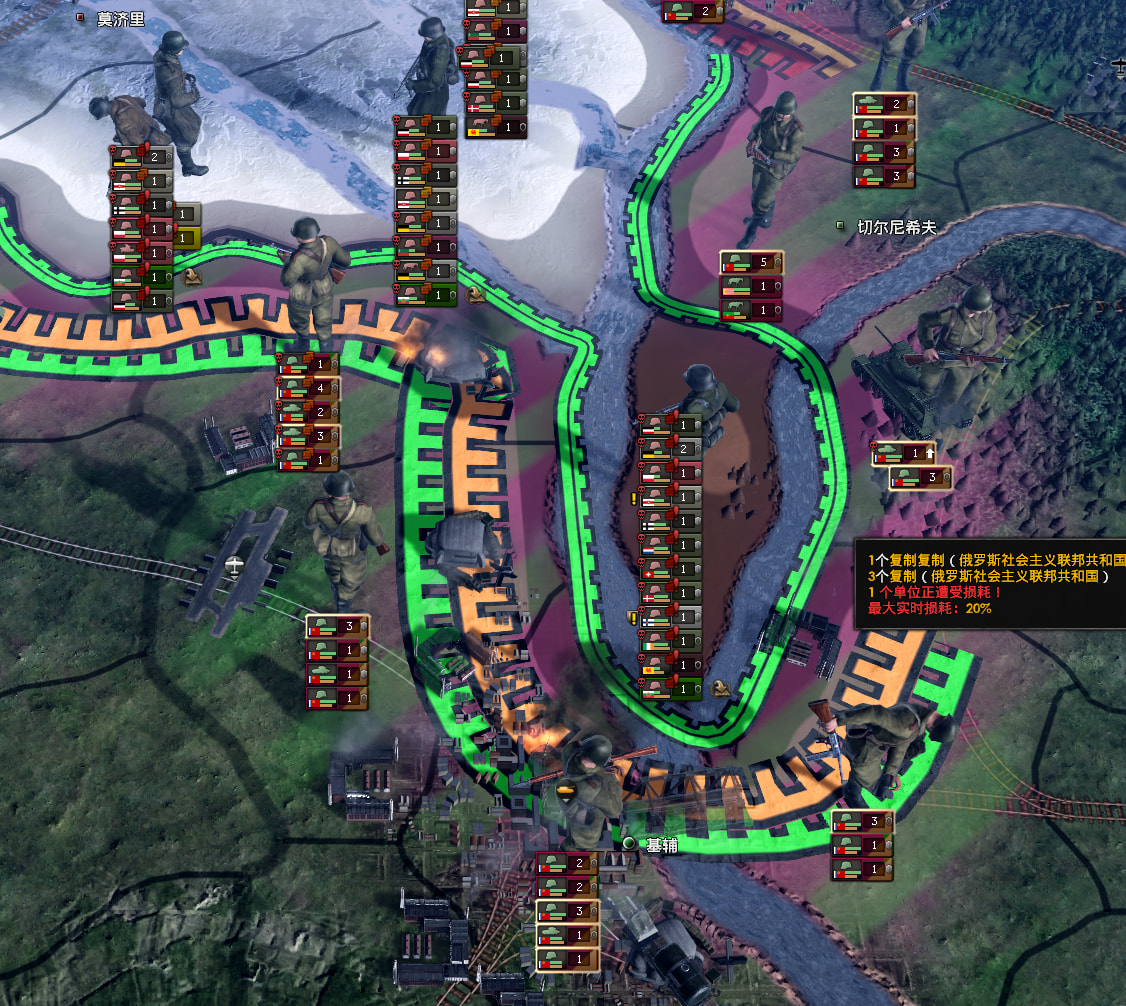The width and height of the screenshot is (1126, 1006).
Task: Click the 切尔尼希夫 city label
Action: pos(895,227)
